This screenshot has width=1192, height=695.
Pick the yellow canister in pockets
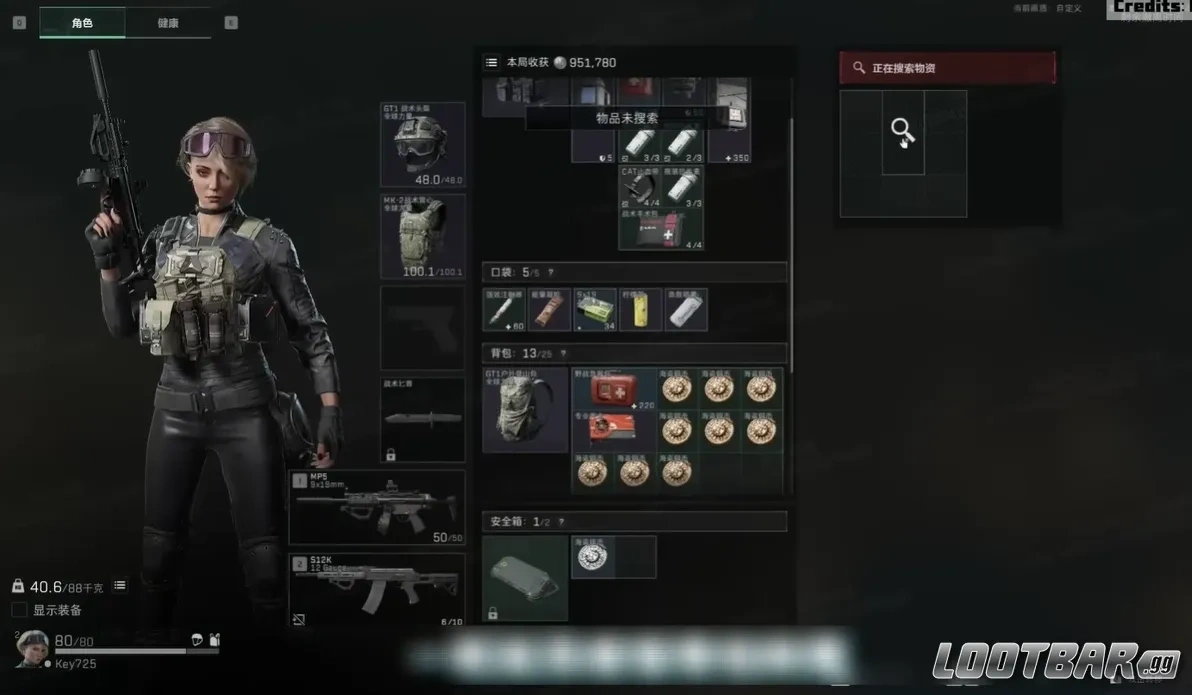[x=640, y=310]
